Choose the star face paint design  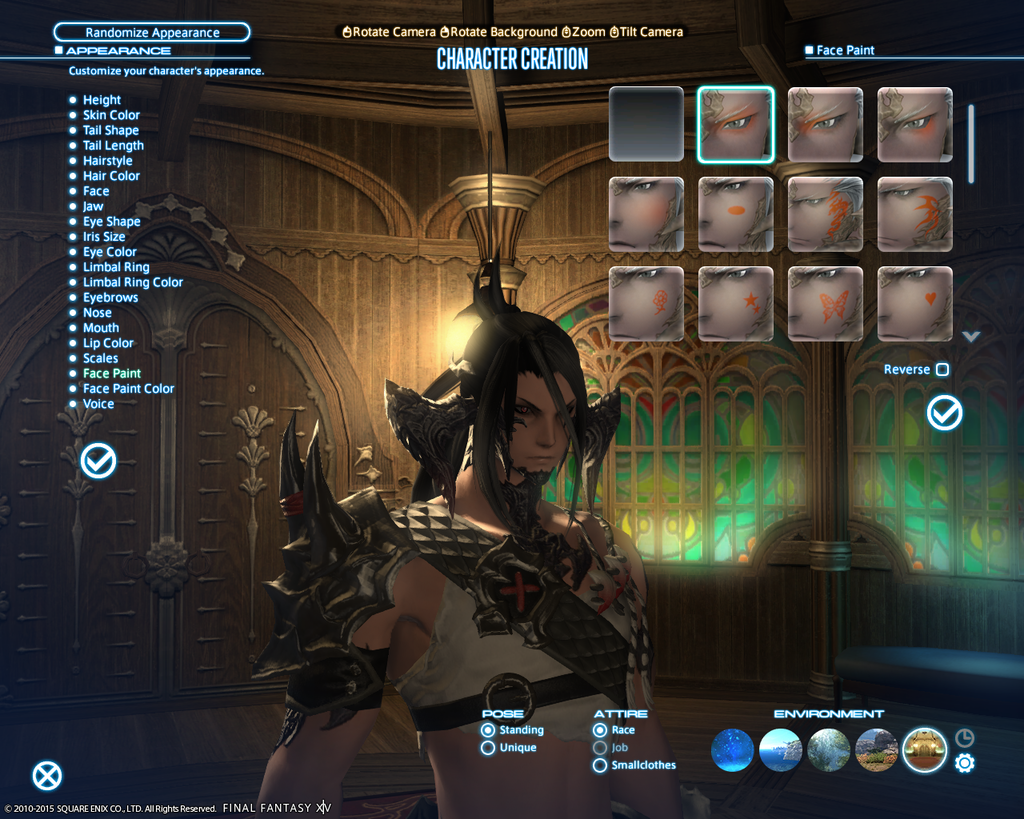click(735, 303)
